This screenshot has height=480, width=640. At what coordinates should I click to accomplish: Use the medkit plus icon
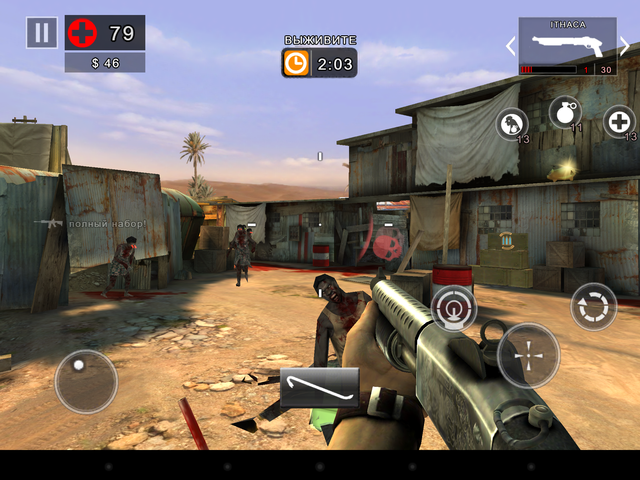[x=620, y=122]
